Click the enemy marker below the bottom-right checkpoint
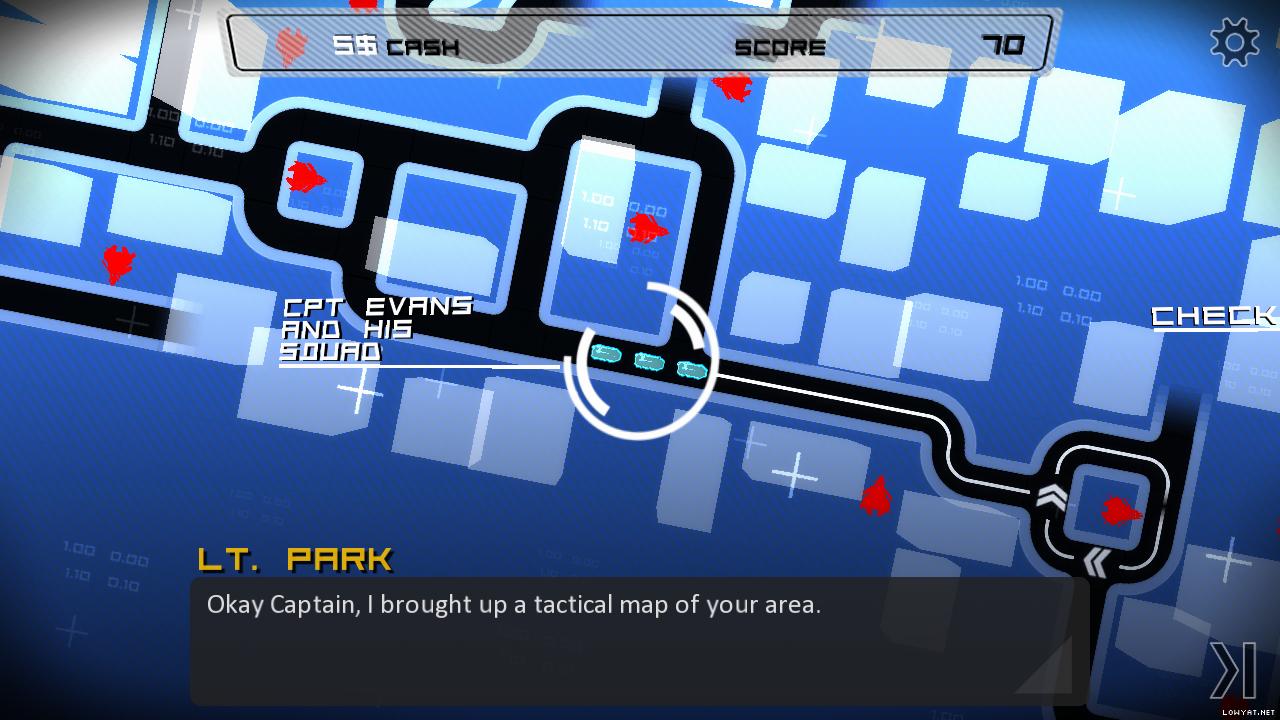Viewport: 1280px width, 720px height. [x=876, y=495]
